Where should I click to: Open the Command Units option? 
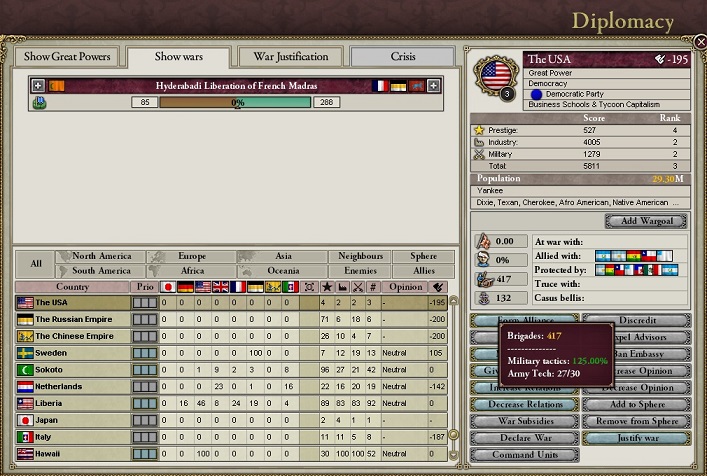pyautogui.click(x=523, y=455)
